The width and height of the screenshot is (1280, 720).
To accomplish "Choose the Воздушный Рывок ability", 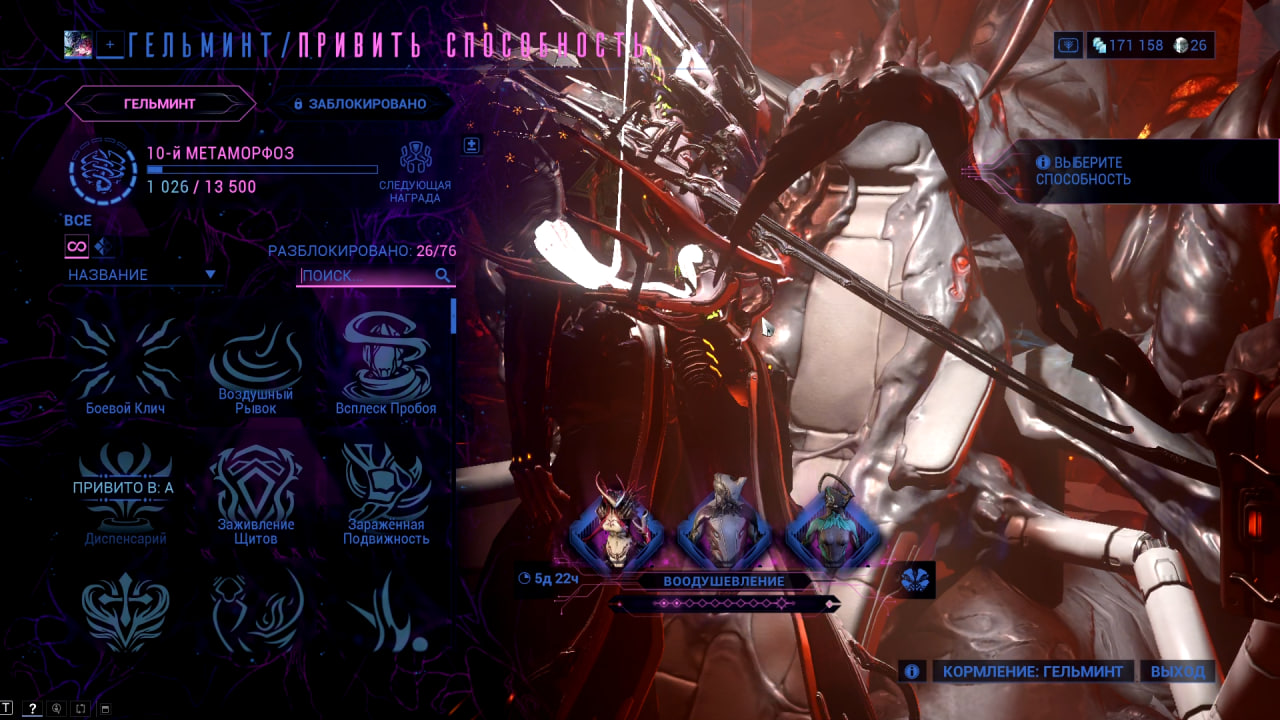I will [x=256, y=364].
